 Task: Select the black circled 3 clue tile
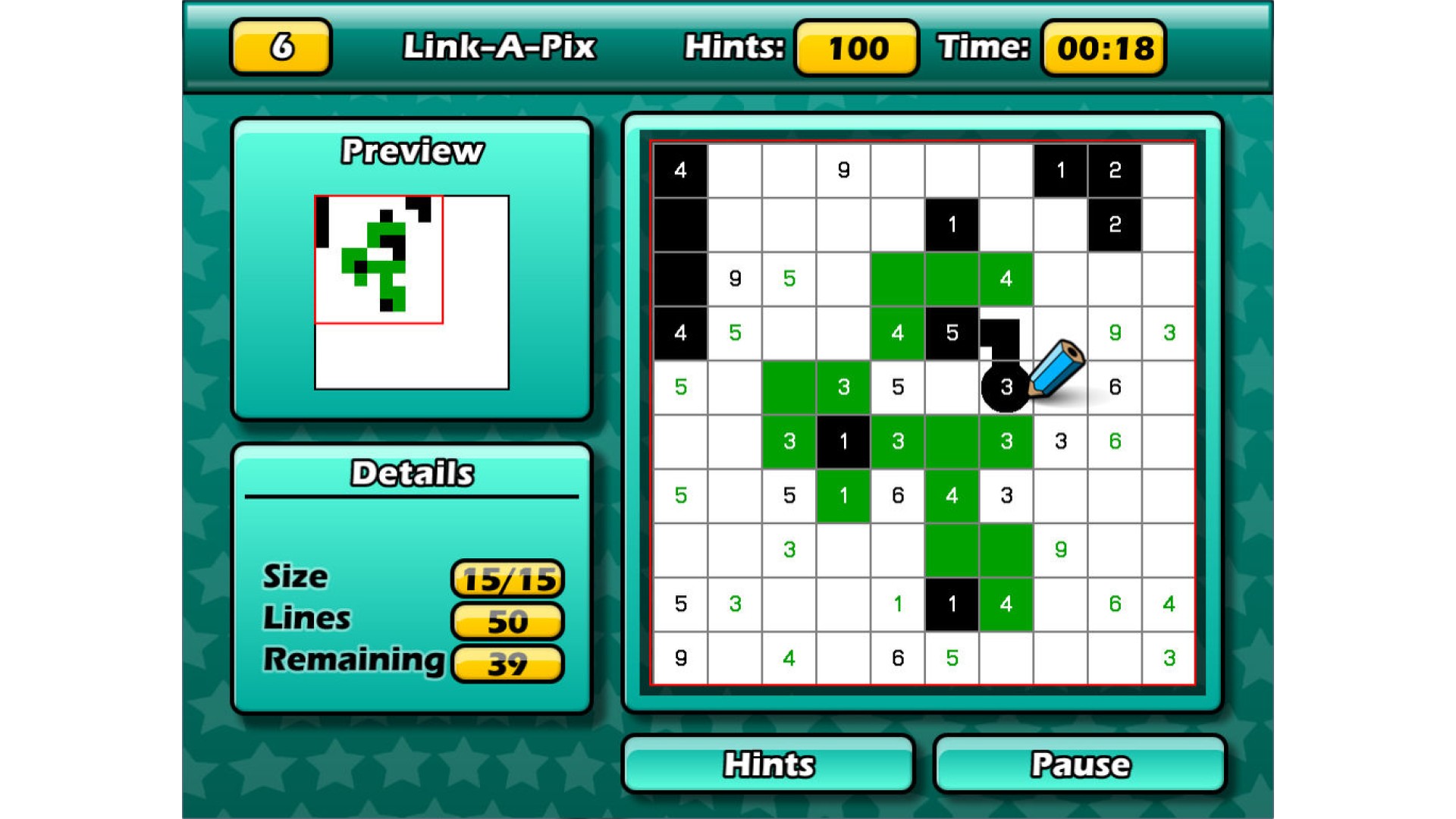[1006, 388]
